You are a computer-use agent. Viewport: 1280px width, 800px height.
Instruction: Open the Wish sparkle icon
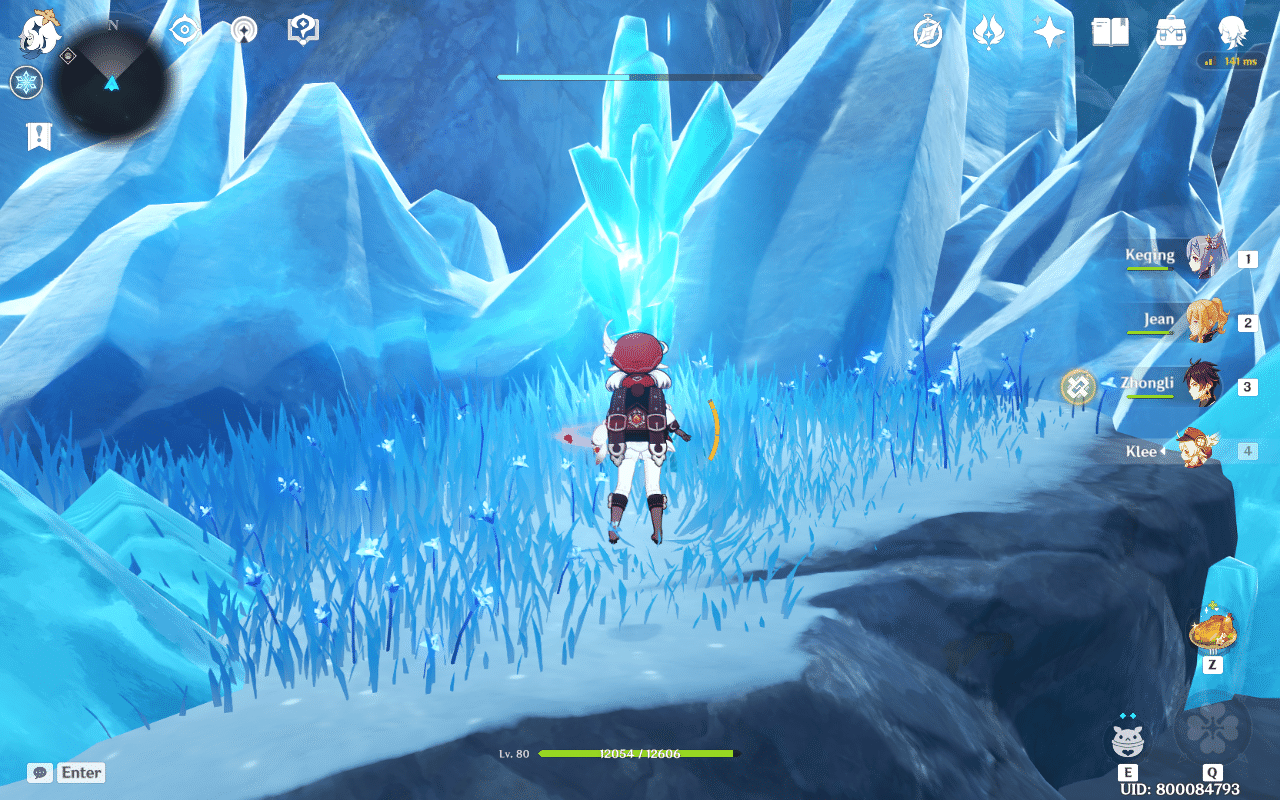[x=1046, y=34]
